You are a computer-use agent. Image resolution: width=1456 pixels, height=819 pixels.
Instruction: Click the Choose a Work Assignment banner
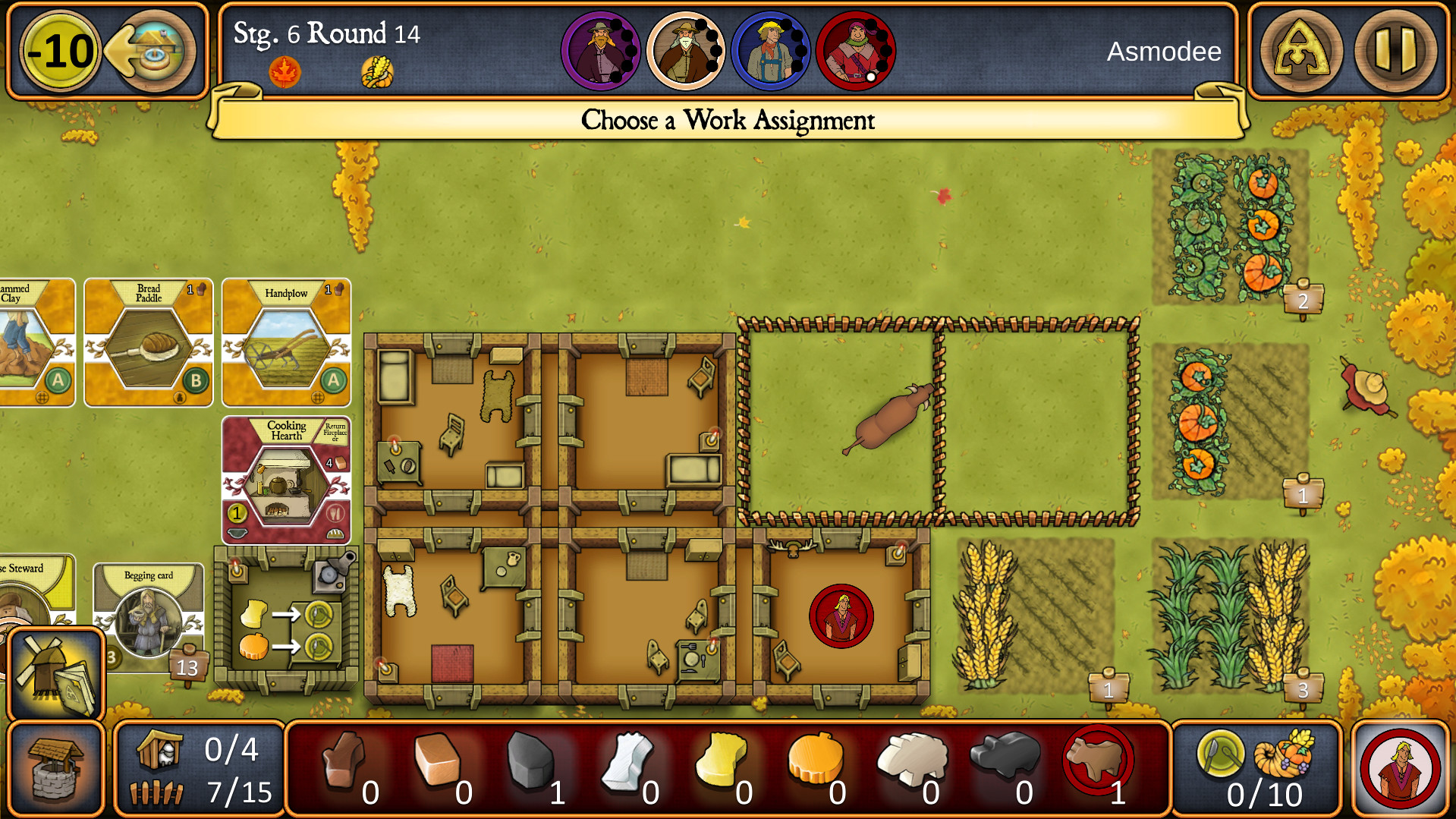point(727,119)
